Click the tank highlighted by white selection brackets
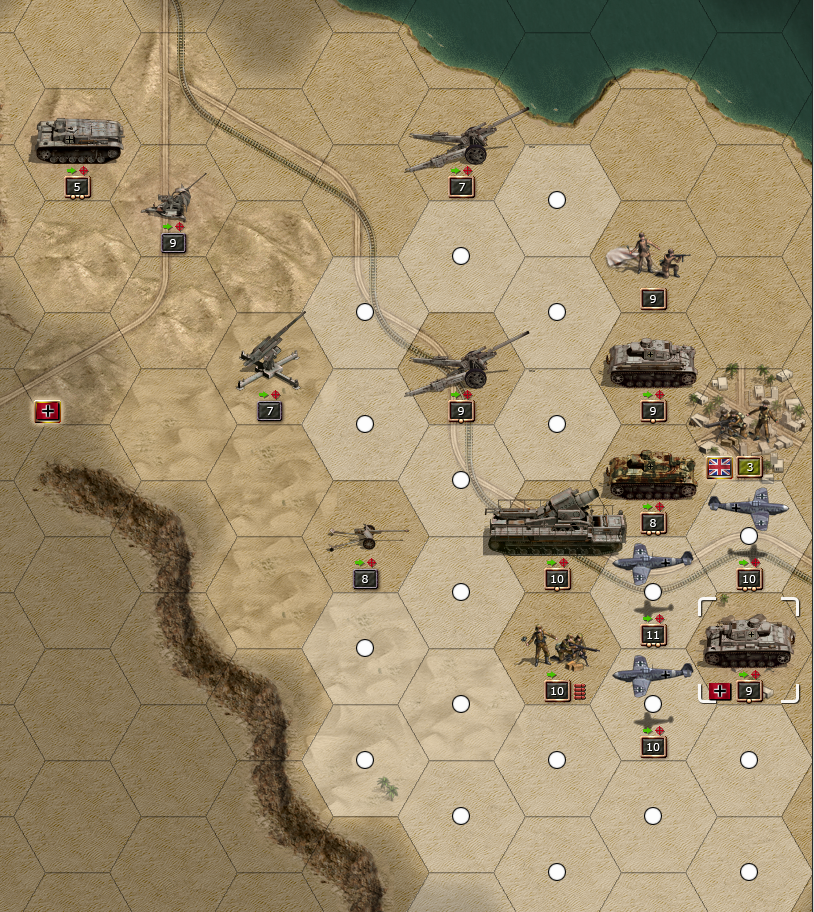814x912 pixels. (x=749, y=643)
